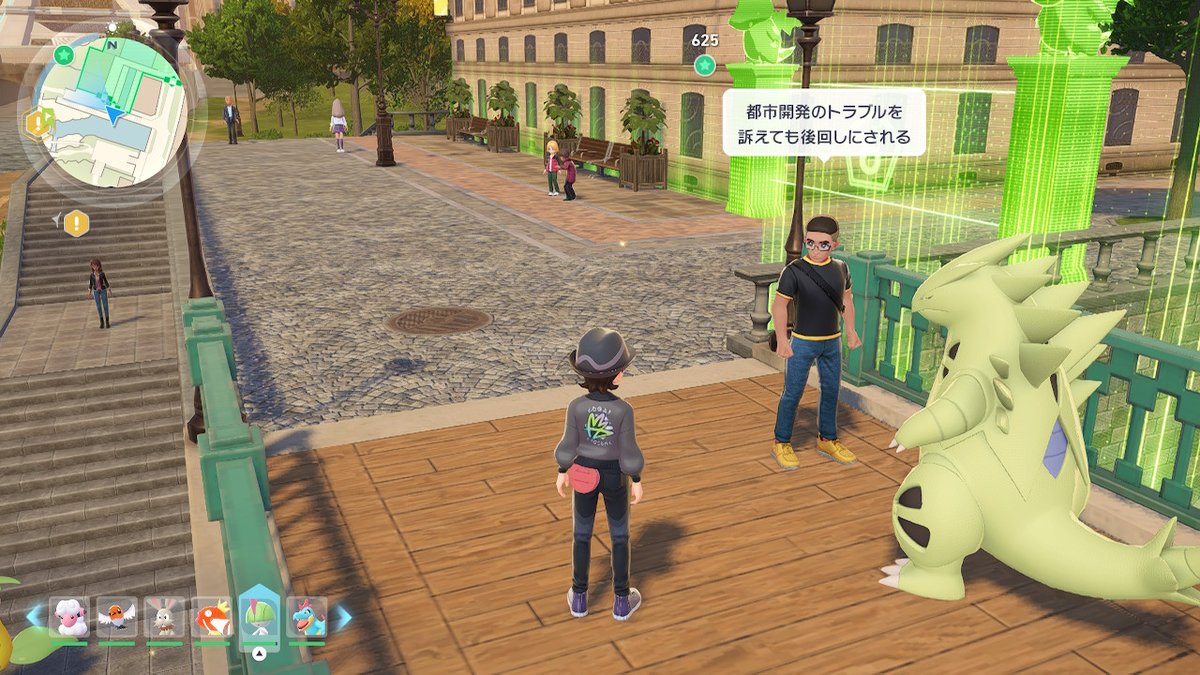Open the circular minimap
This screenshot has height=675, width=1200.
click(x=112, y=108)
